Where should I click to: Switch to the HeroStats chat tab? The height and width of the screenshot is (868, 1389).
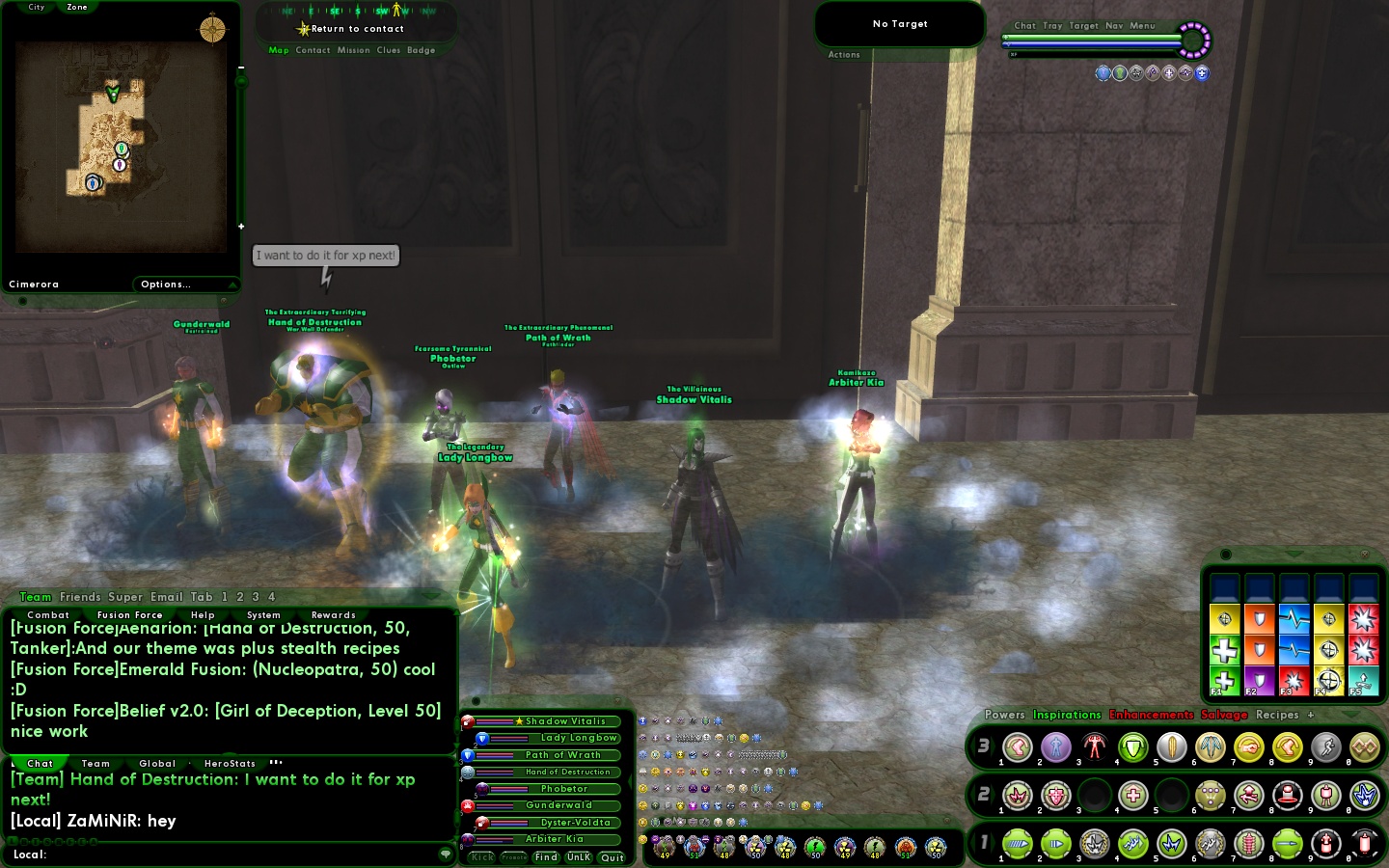tap(230, 764)
